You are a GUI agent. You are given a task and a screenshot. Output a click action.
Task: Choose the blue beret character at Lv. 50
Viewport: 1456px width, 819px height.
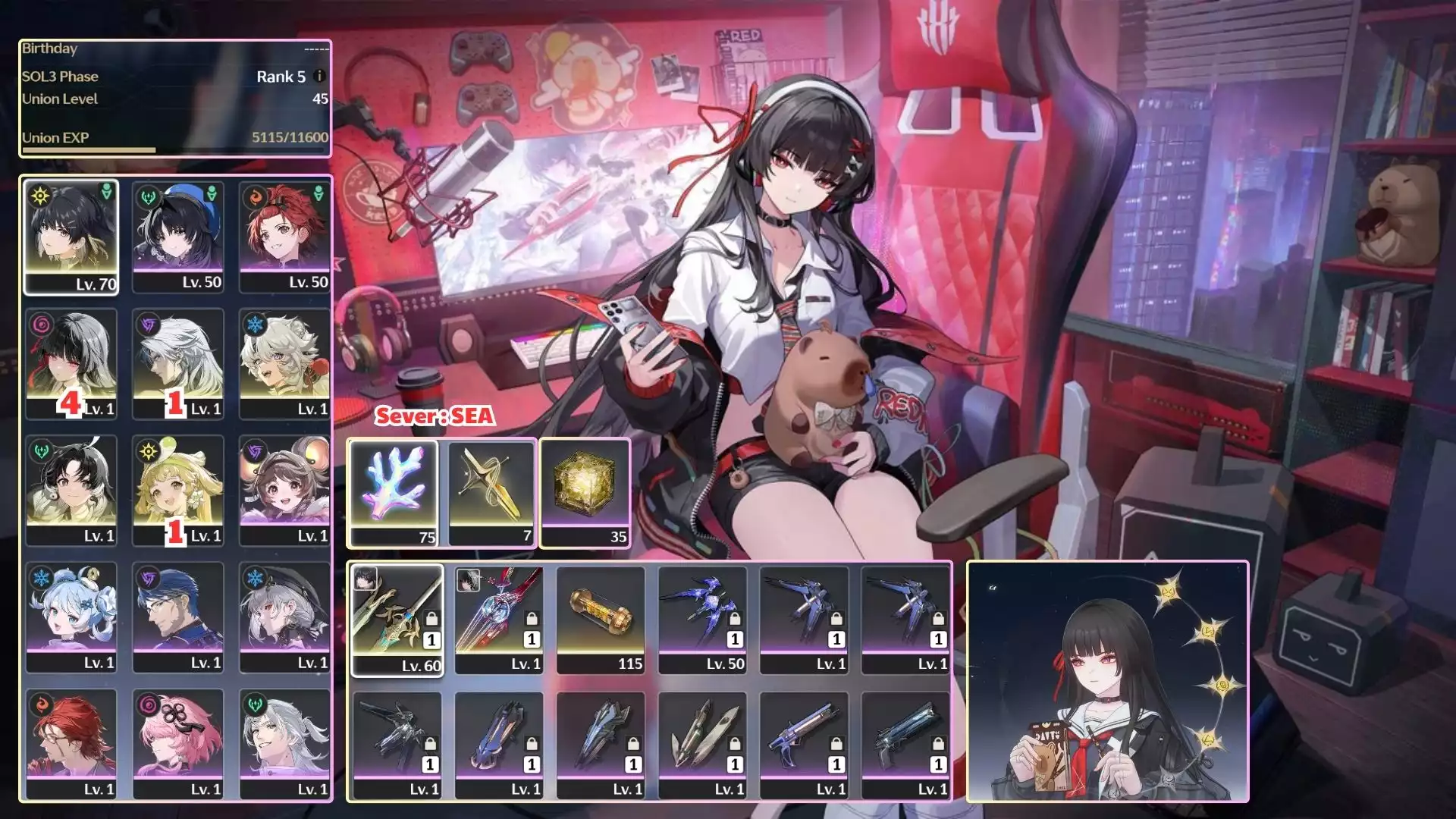[178, 237]
